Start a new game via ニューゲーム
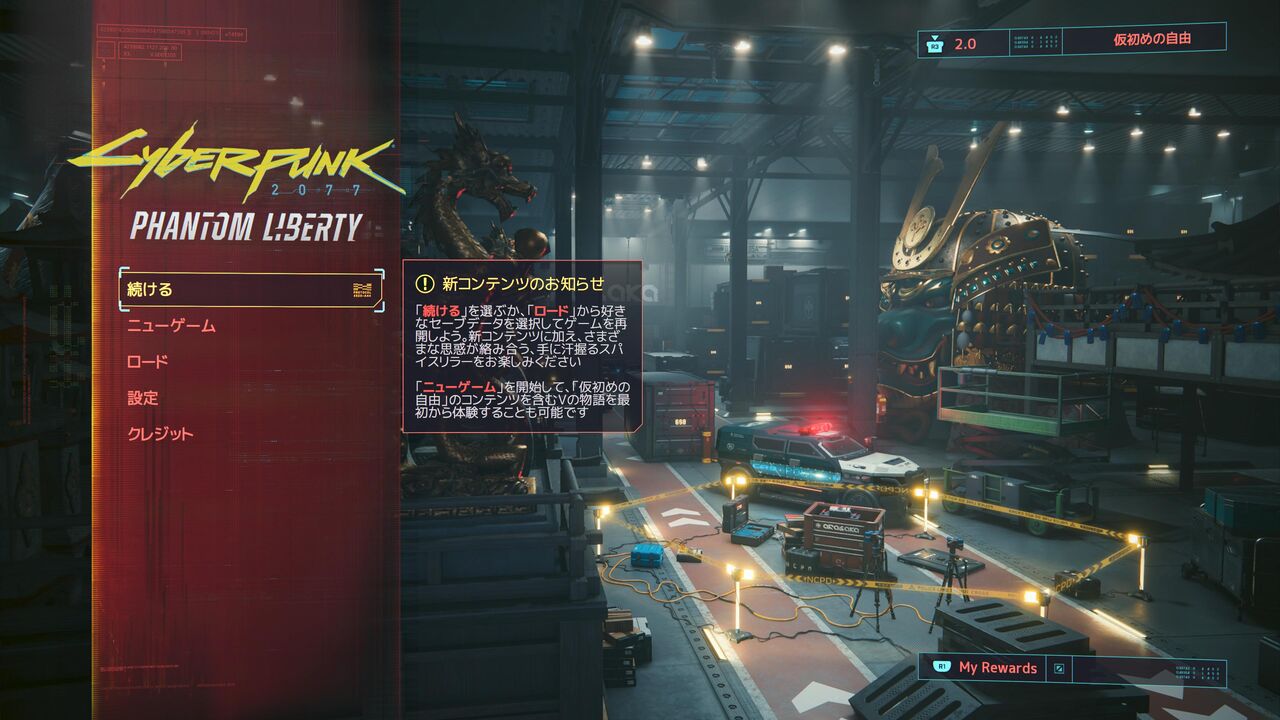This screenshot has width=1280, height=720. pyautogui.click(x=171, y=326)
